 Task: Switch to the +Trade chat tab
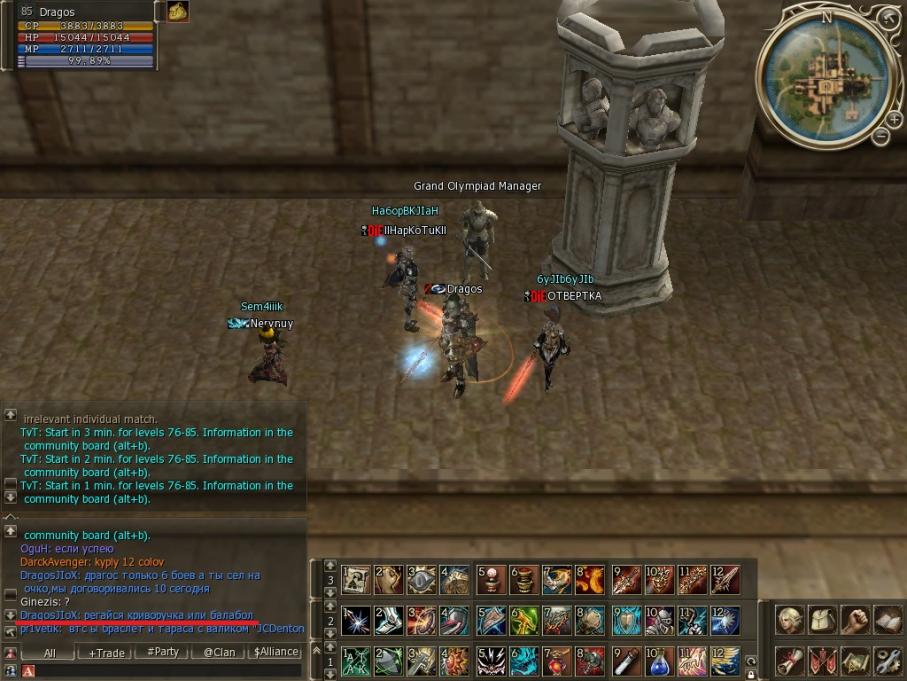point(107,652)
